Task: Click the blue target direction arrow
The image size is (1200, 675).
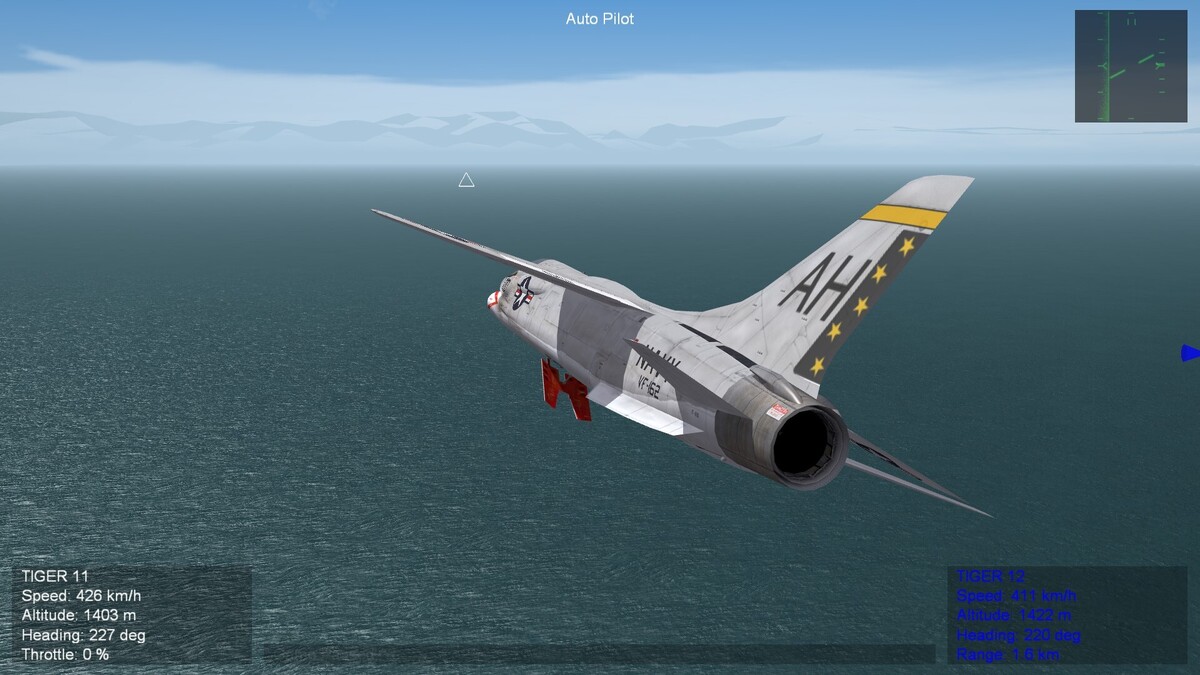Action: (x=1190, y=353)
